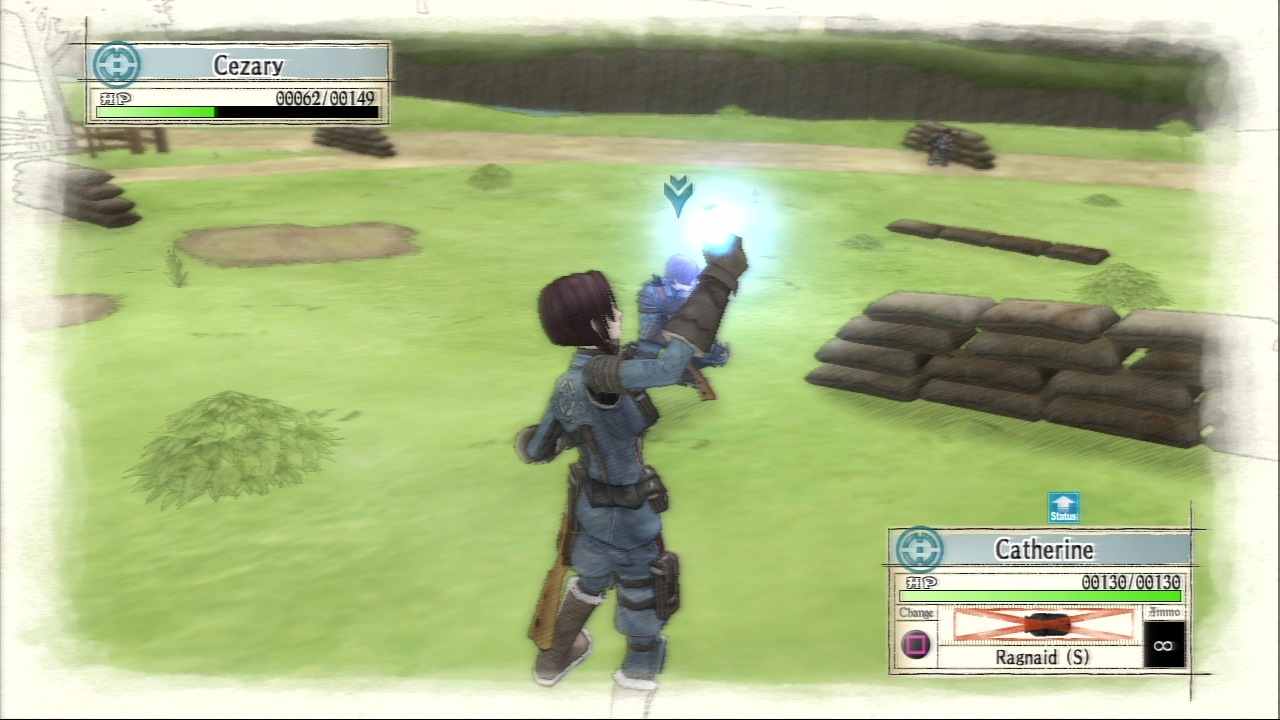Click Cezary's class emblem icon
This screenshot has width=1280, height=720.
pos(116,65)
